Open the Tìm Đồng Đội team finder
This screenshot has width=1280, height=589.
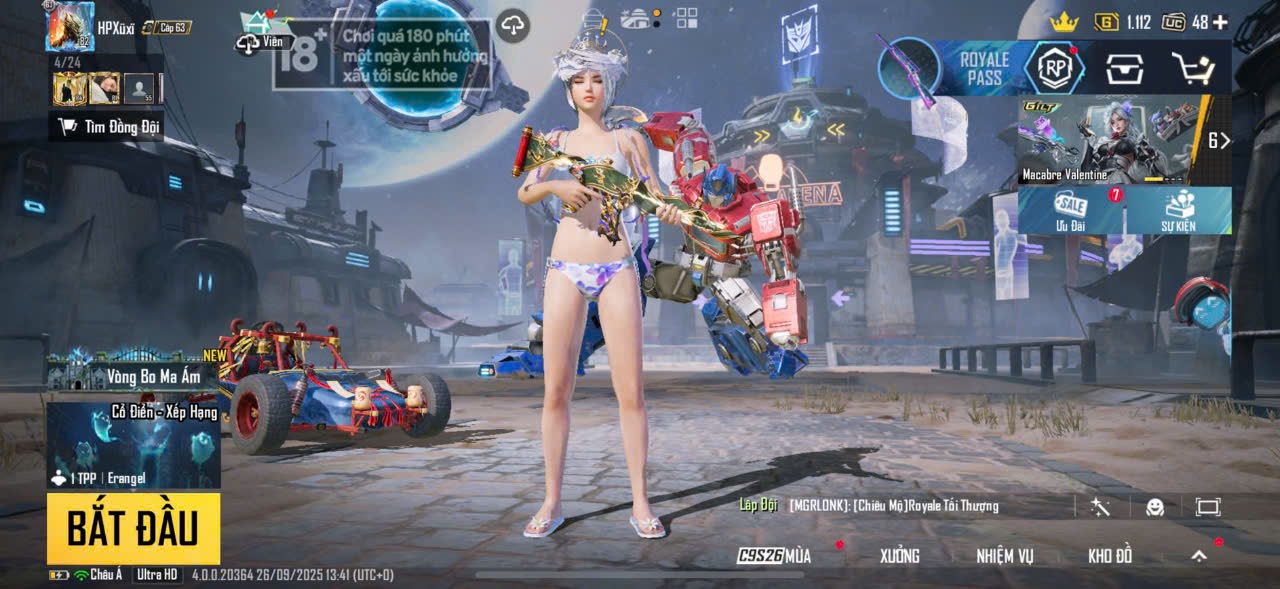click(107, 126)
